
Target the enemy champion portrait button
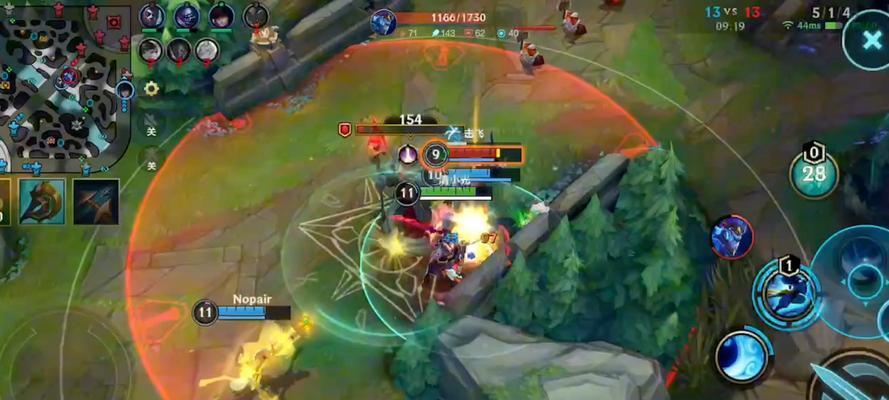point(732,237)
